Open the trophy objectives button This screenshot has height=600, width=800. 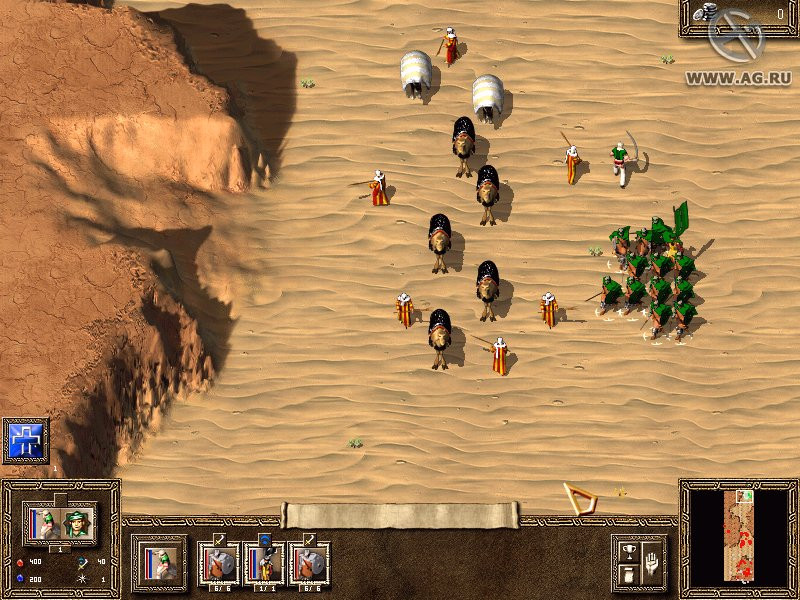(x=628, y=550)
